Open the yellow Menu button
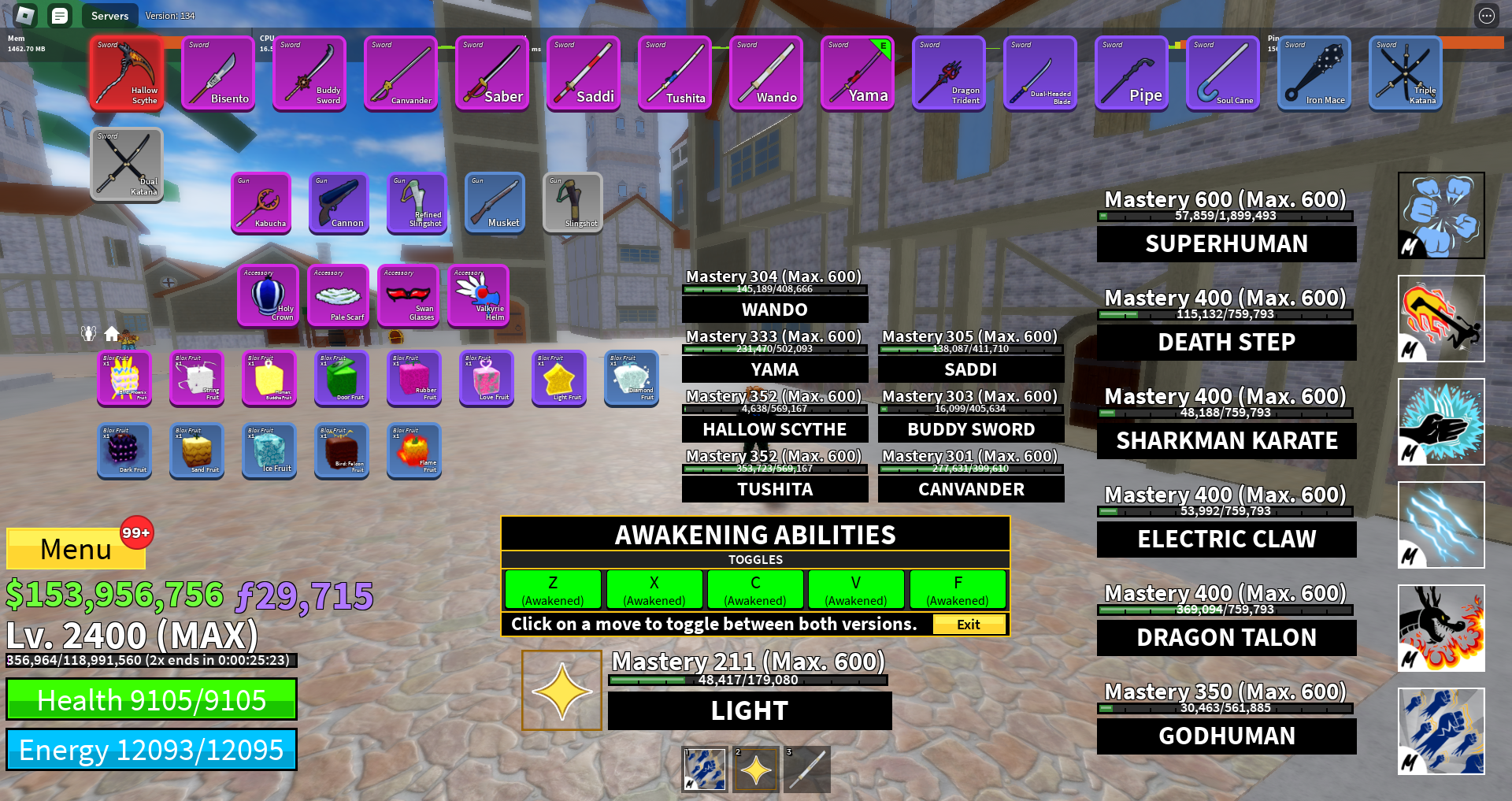 click(x=76, y=548)
